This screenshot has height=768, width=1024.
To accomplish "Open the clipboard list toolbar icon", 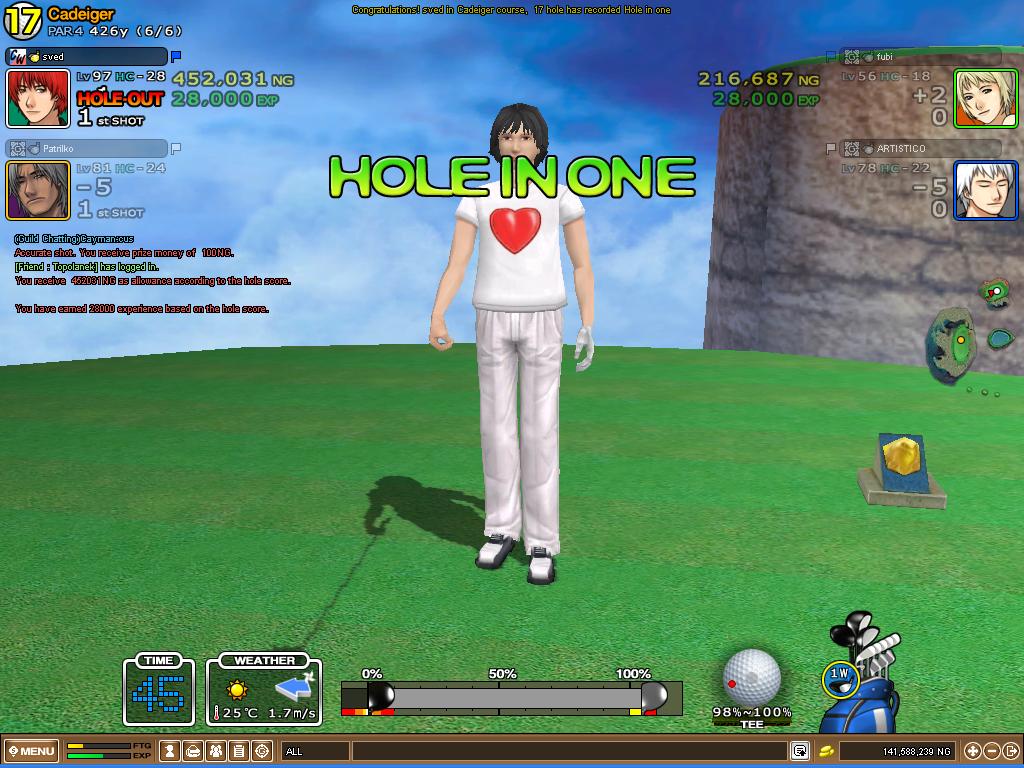I will 239,751.
